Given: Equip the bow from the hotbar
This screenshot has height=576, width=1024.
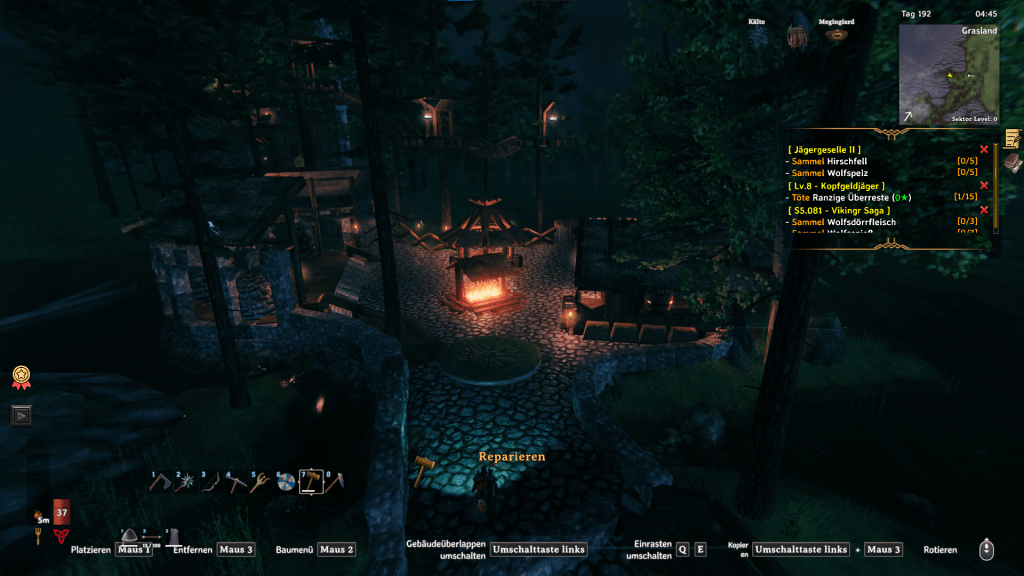Looking at the screenshot, I should [212, 483].
